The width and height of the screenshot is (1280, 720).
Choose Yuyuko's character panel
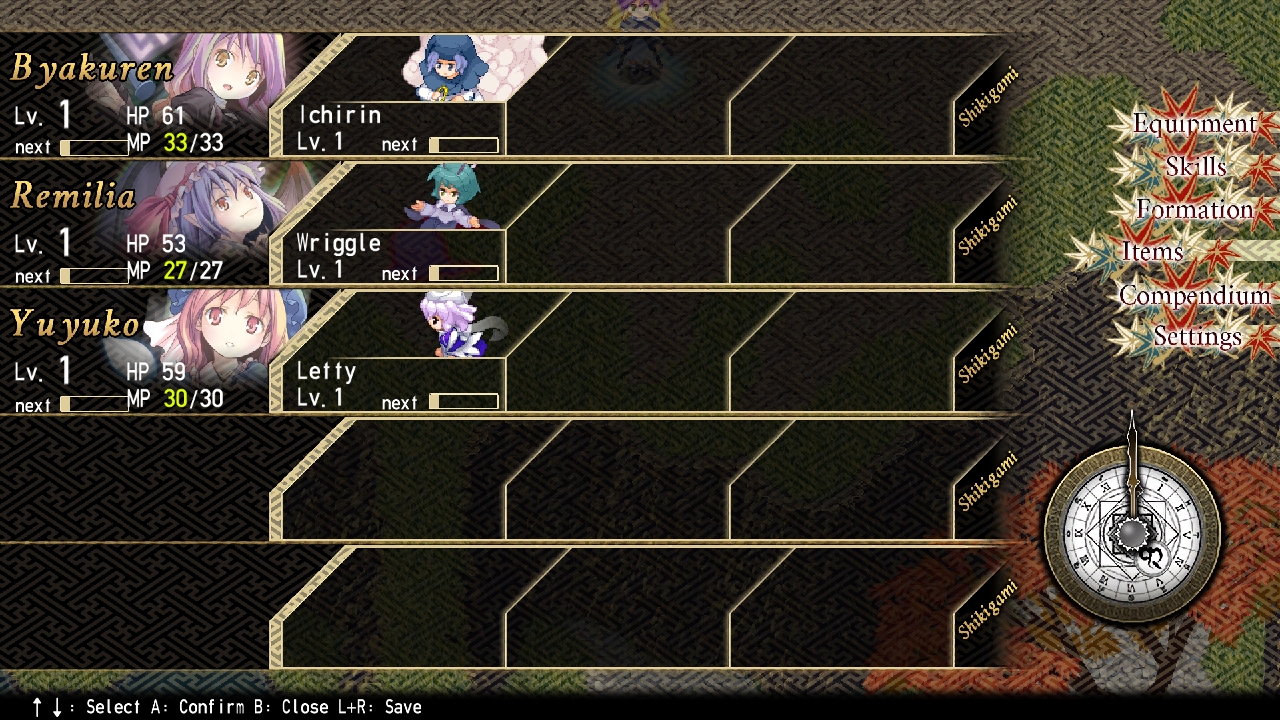click(x=135, y=353)
